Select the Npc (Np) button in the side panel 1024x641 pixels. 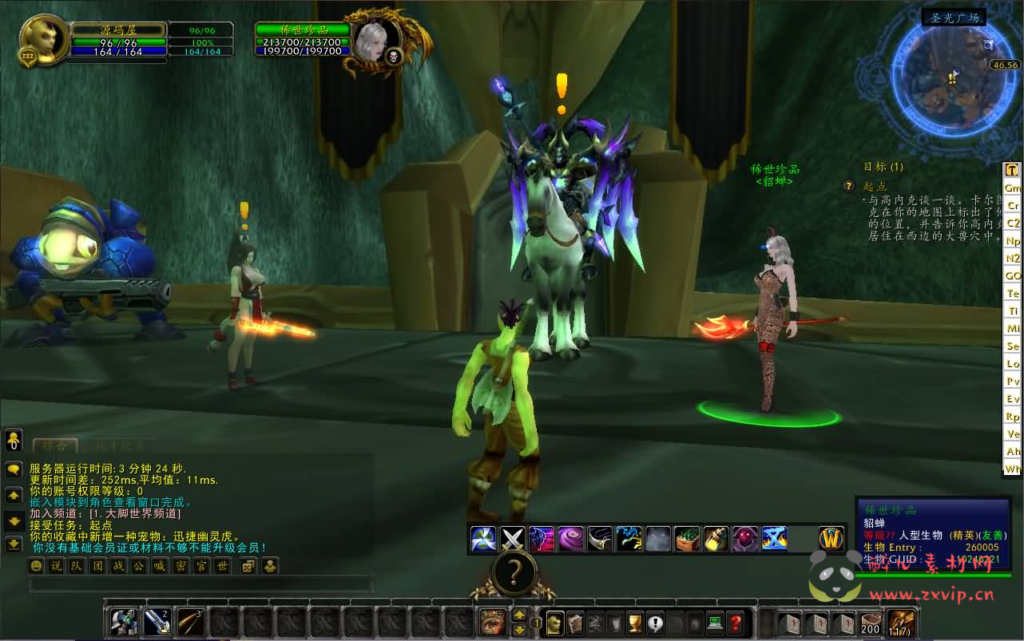pos(1013,241)
